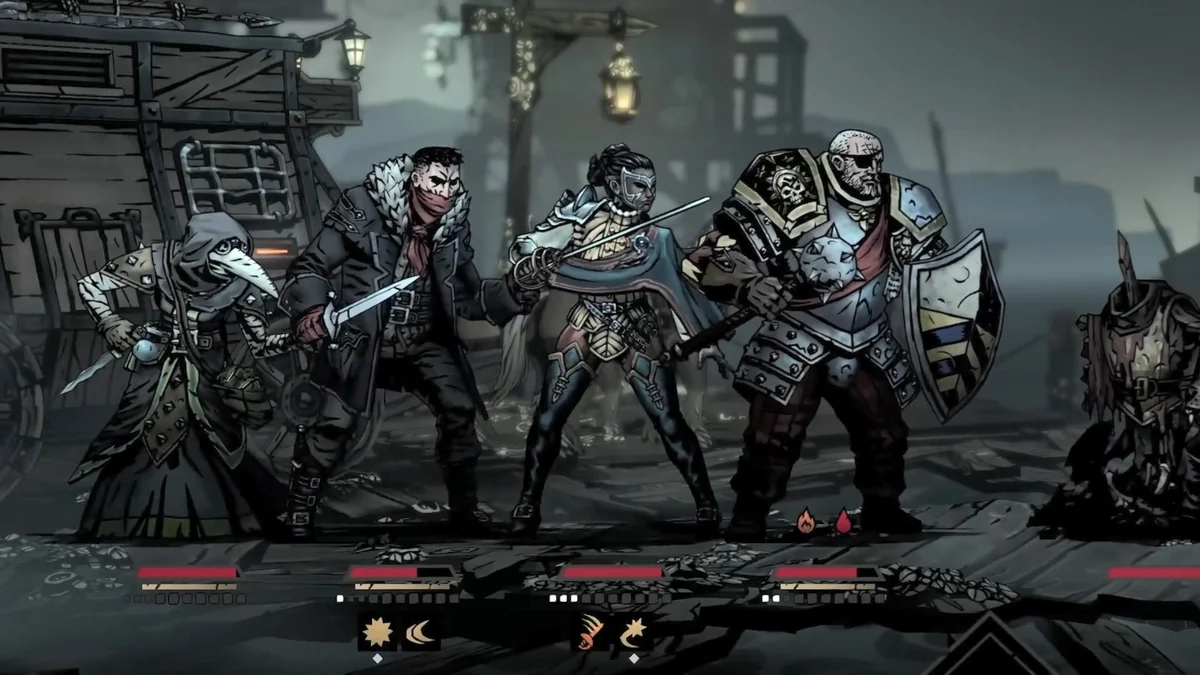Viewport: 1200px width, 675px height.
Task: Inspect the orange riposte sword token
Action: coord(590,632)
